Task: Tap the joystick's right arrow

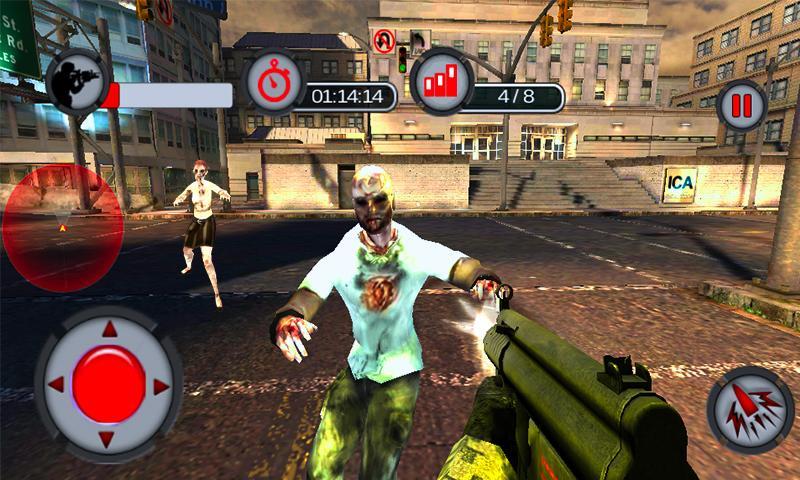Action: [x=161, y=385]
